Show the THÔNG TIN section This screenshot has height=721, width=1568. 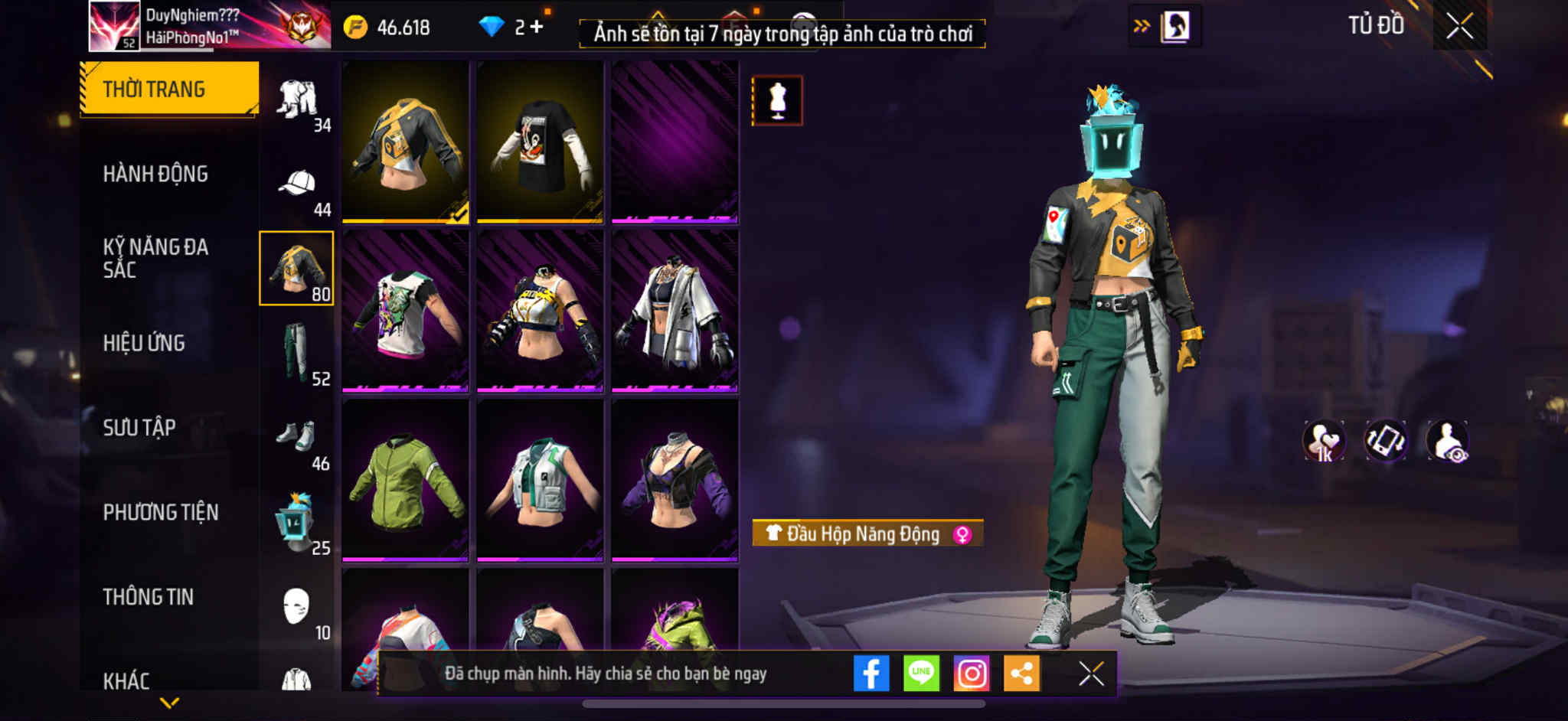click(x=149, y=597)
